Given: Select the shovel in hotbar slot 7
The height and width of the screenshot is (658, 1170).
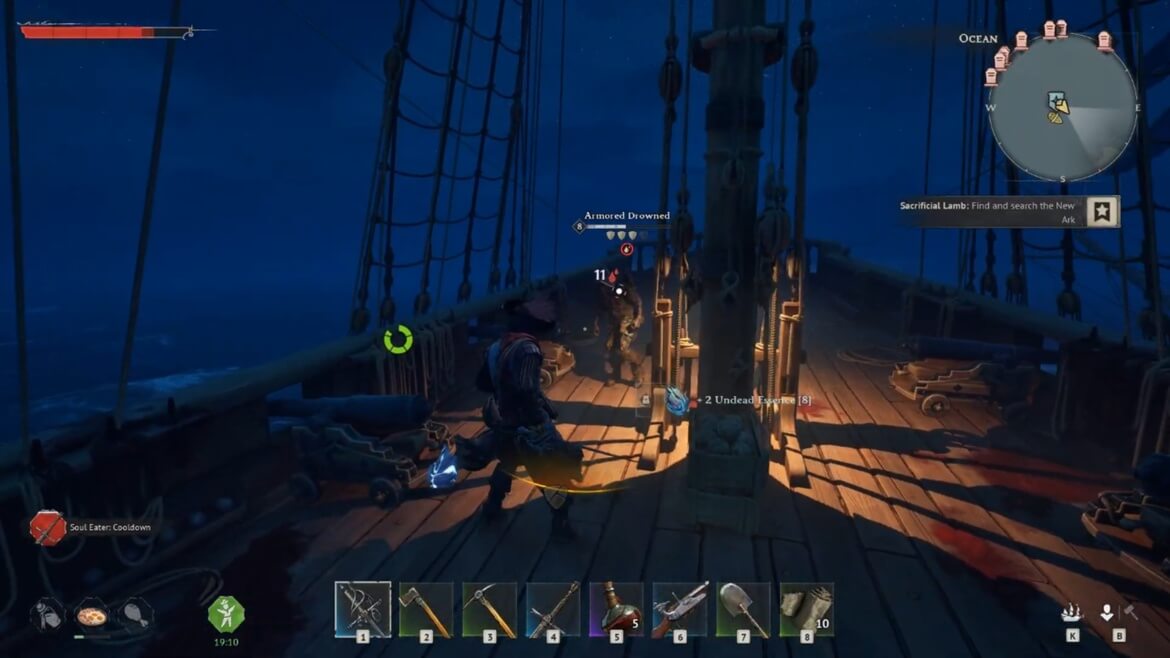Looking at the screenshot, I should coord(744,609).
